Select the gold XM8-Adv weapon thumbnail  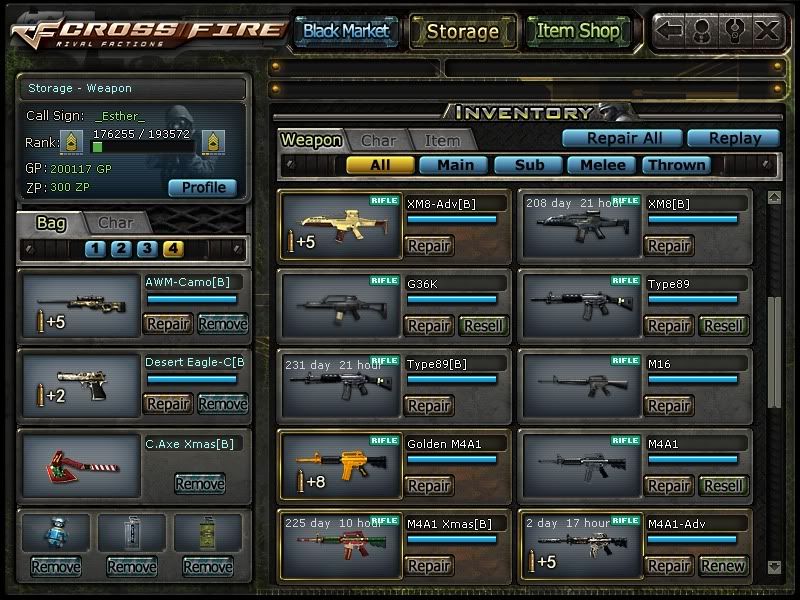[x=339, y=226]
